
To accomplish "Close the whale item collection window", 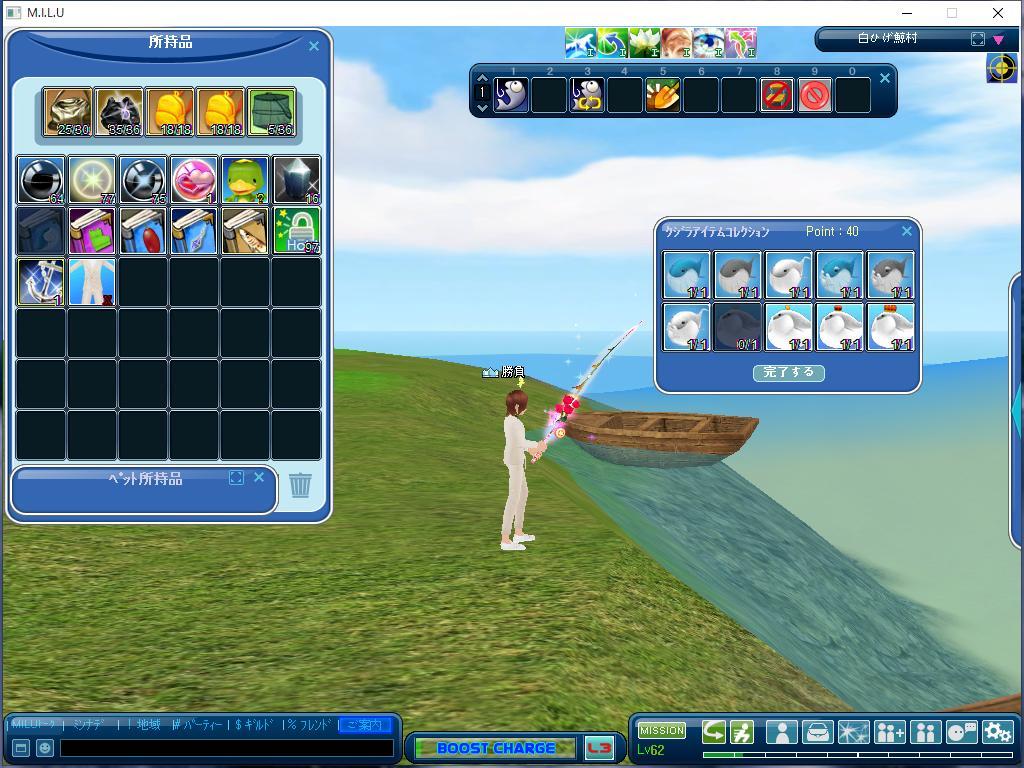I will pos(907,231).
